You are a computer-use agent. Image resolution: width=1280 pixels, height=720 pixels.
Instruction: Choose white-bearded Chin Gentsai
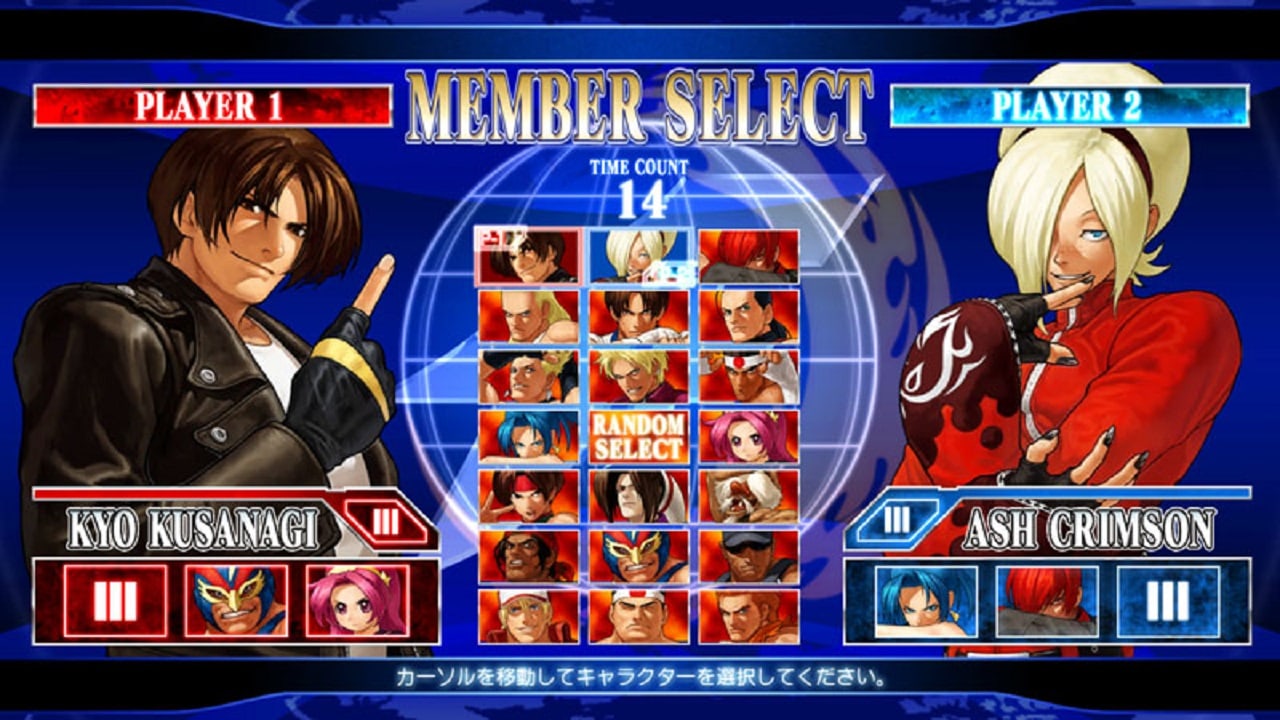pyautogui.click(x=748, y=496)
